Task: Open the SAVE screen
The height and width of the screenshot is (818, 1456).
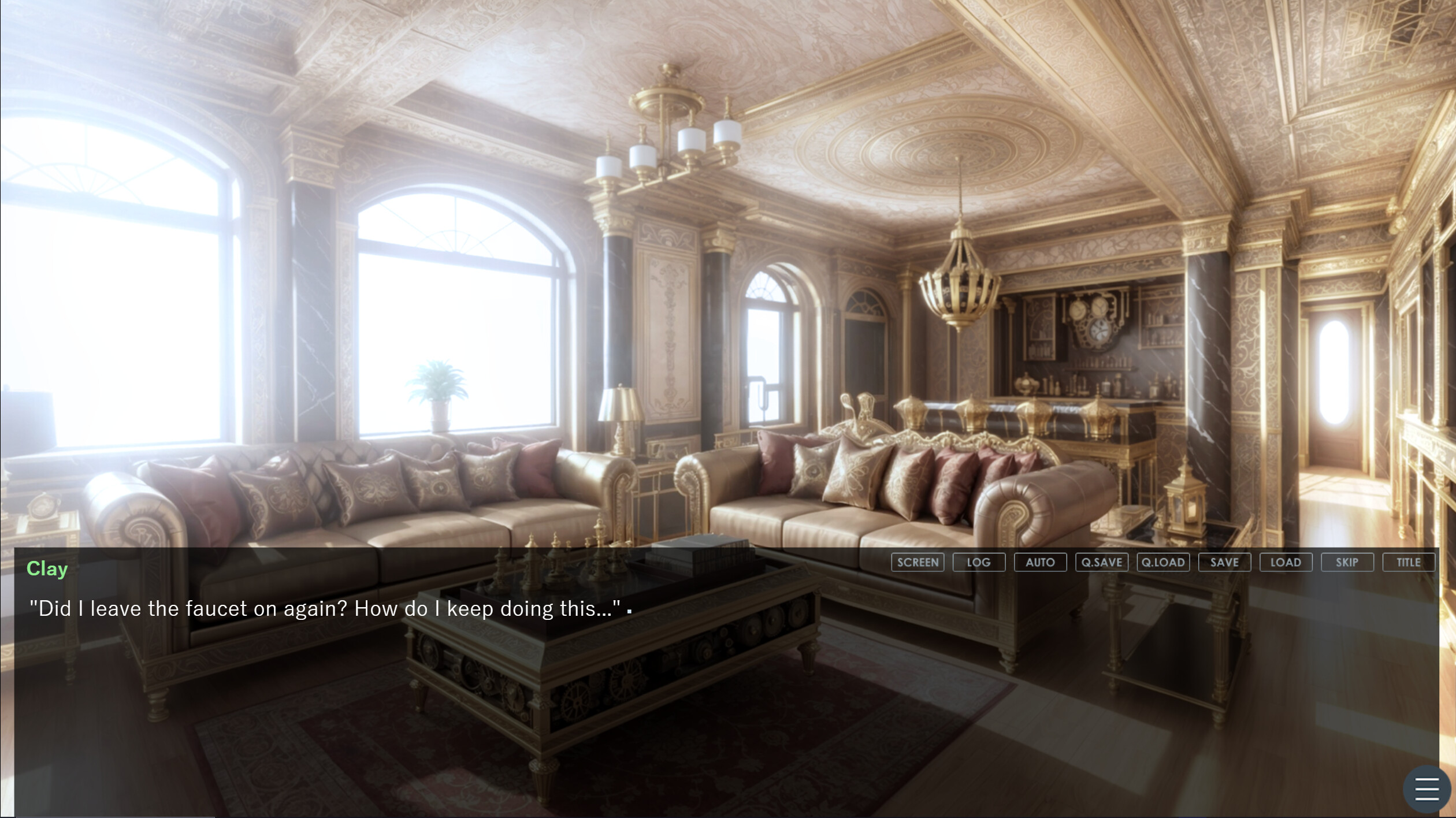Action: pyautogui.click(x=1225, y=562)
